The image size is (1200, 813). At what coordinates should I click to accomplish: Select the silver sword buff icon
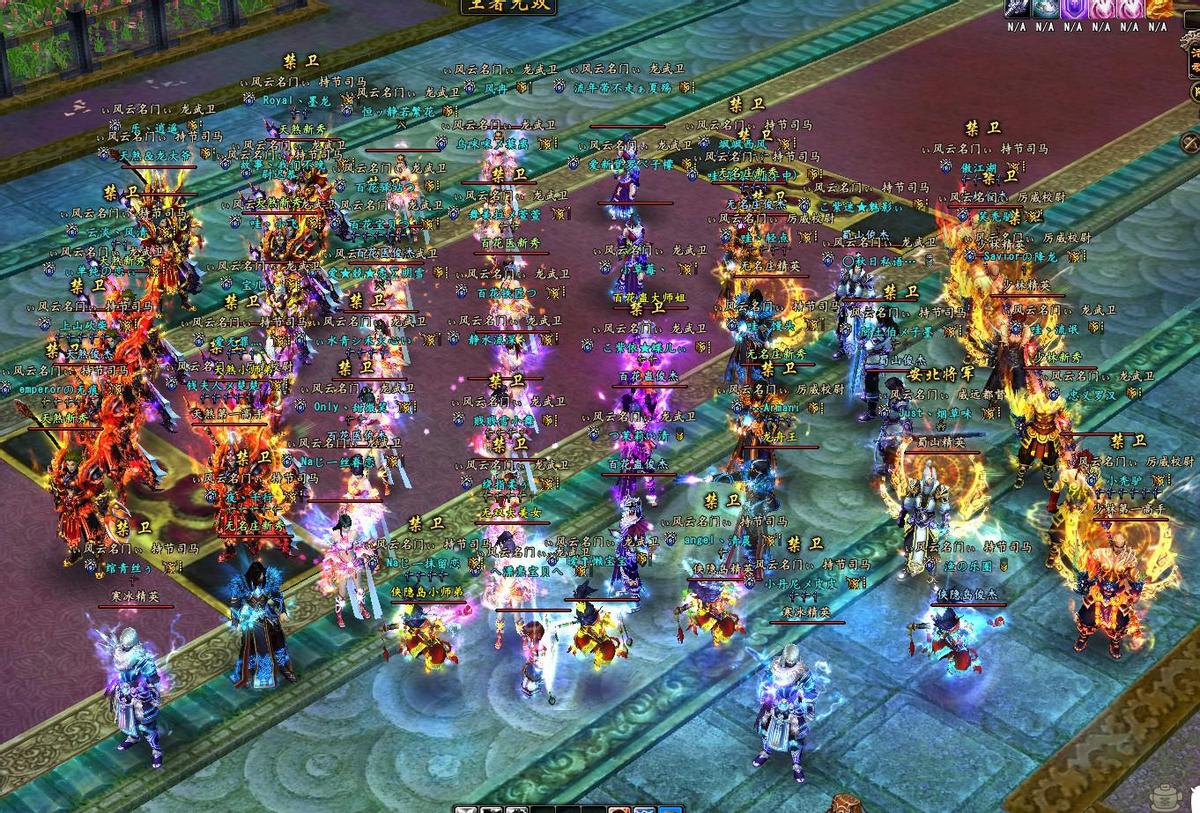[x=1016, y=8]
